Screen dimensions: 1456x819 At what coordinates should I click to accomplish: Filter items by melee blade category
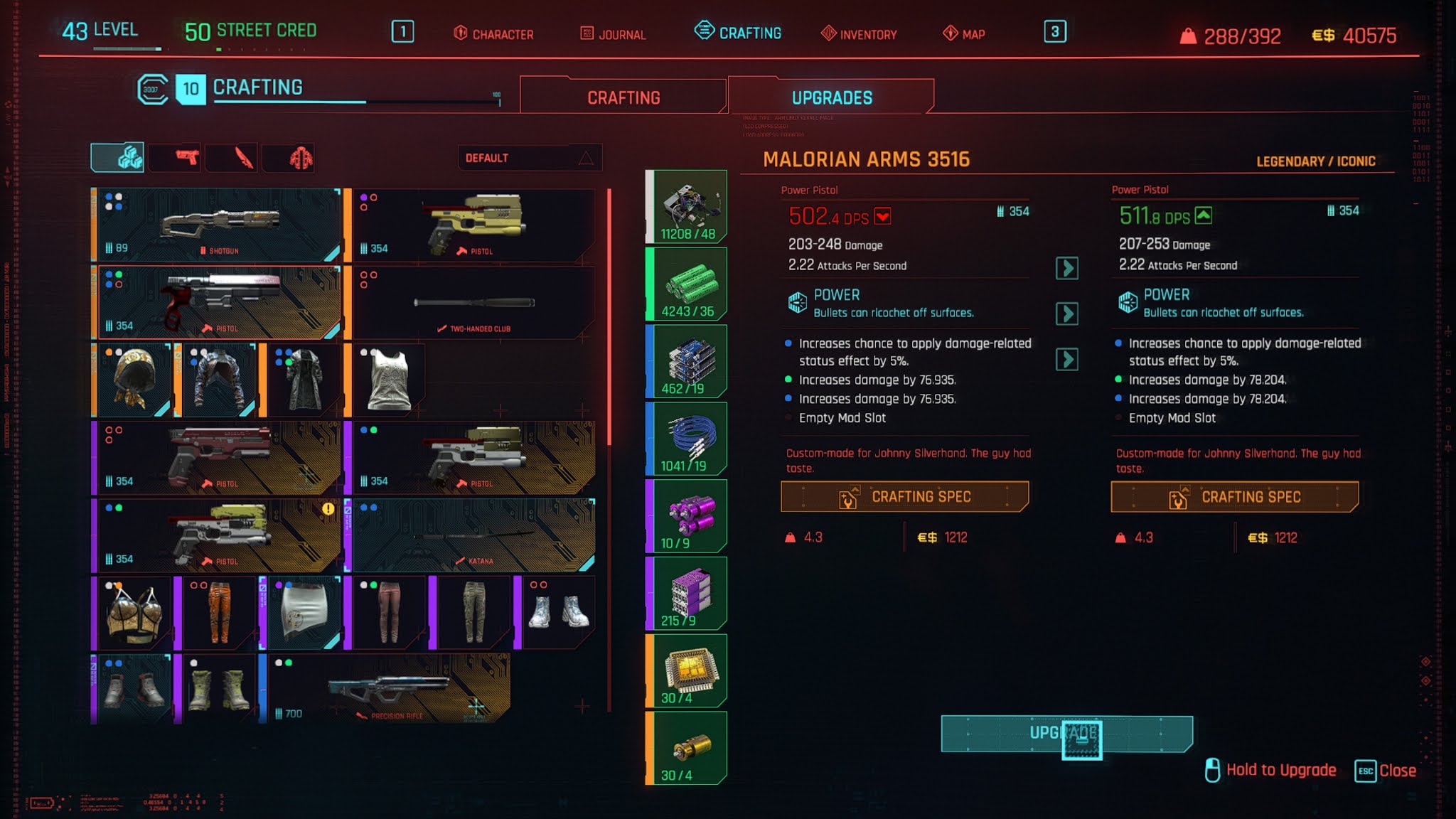244,157
